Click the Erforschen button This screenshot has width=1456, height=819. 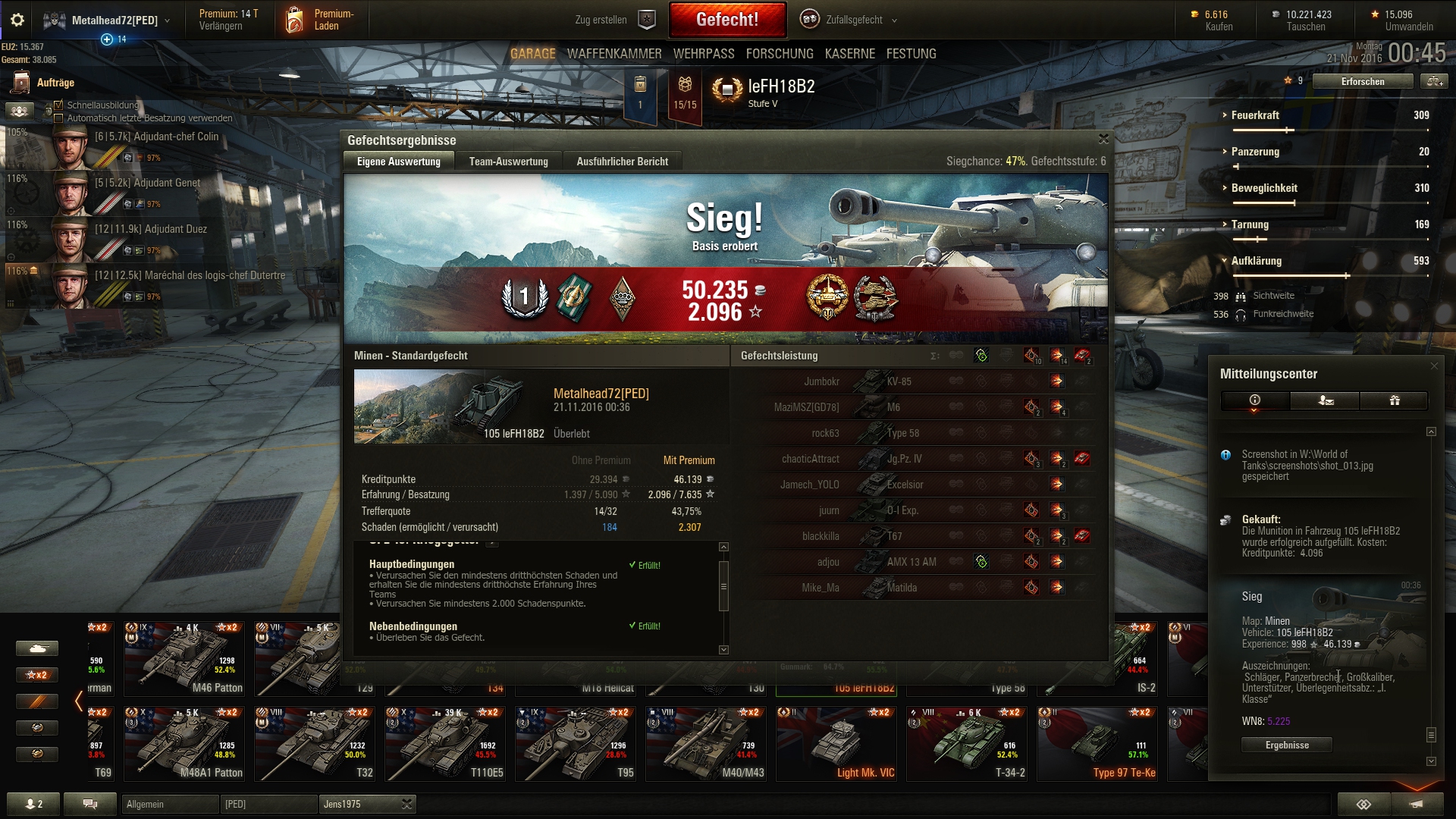click(x=1362, y=81)
